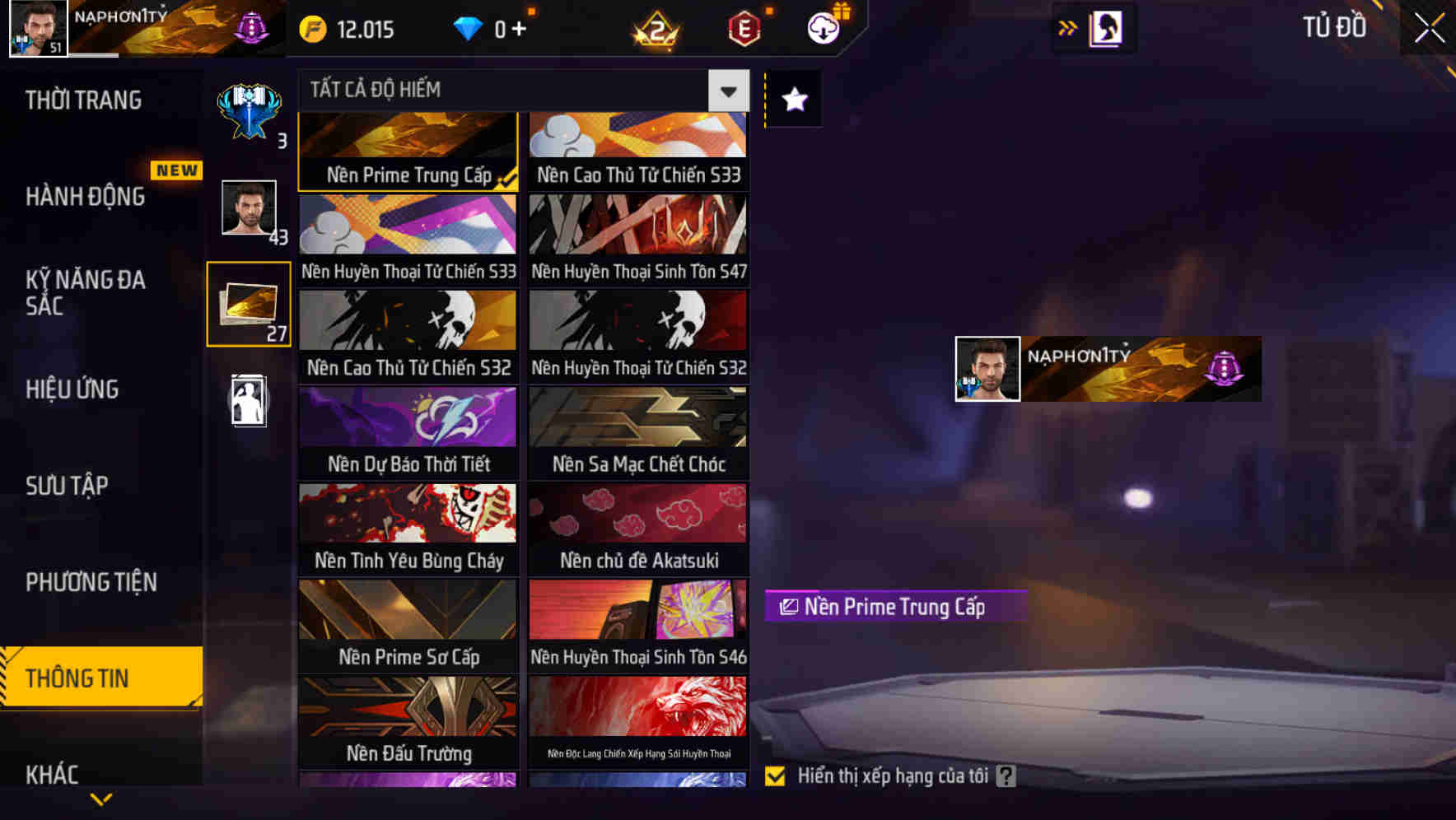The height and width of the screenshot is (820, 1456).
Task: Expand the chevron below KHÁC in sidebar
Action: pos(101,799)
